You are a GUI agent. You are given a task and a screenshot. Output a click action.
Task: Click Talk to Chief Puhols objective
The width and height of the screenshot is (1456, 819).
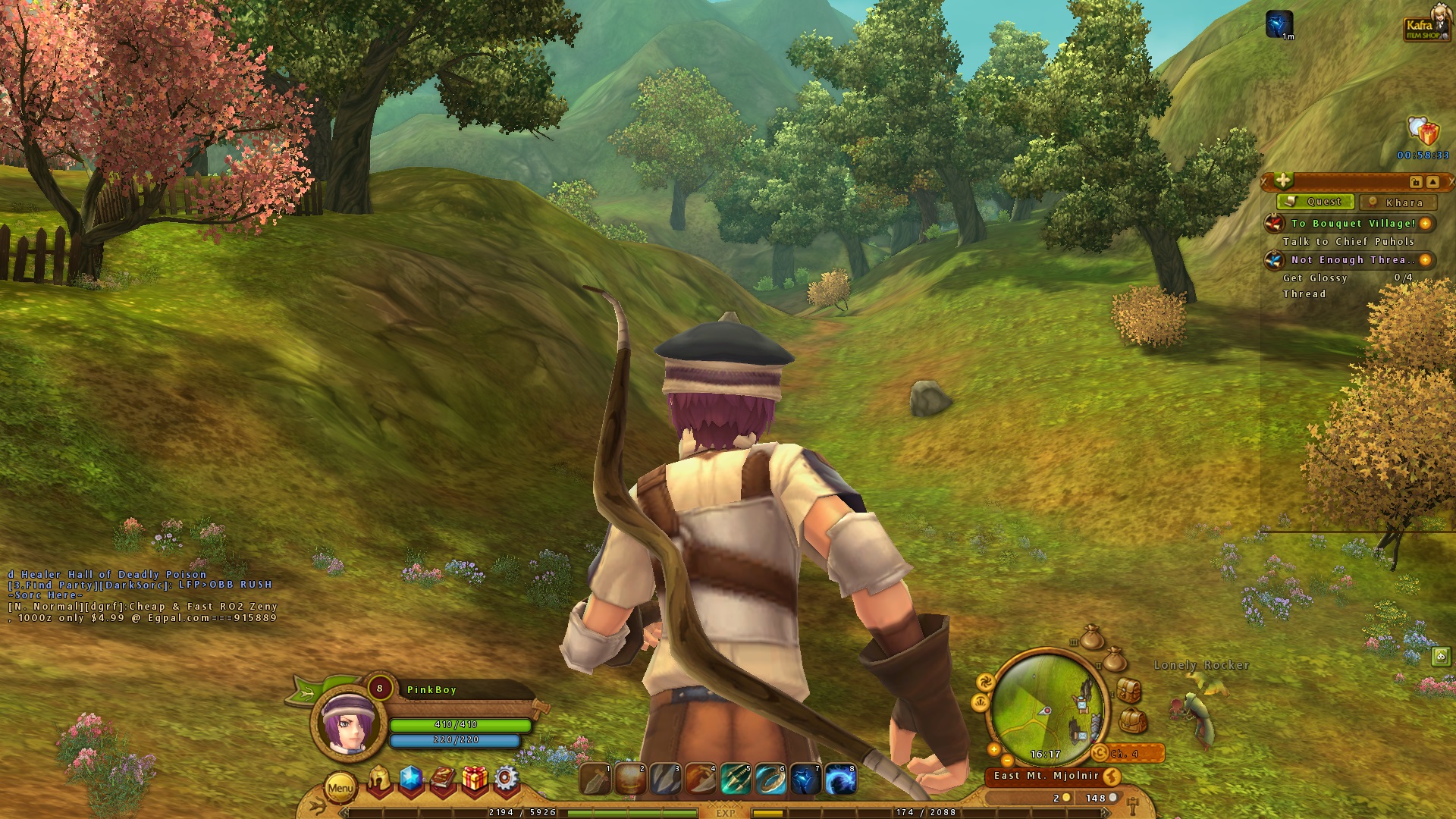click(x=1348, y=241)
